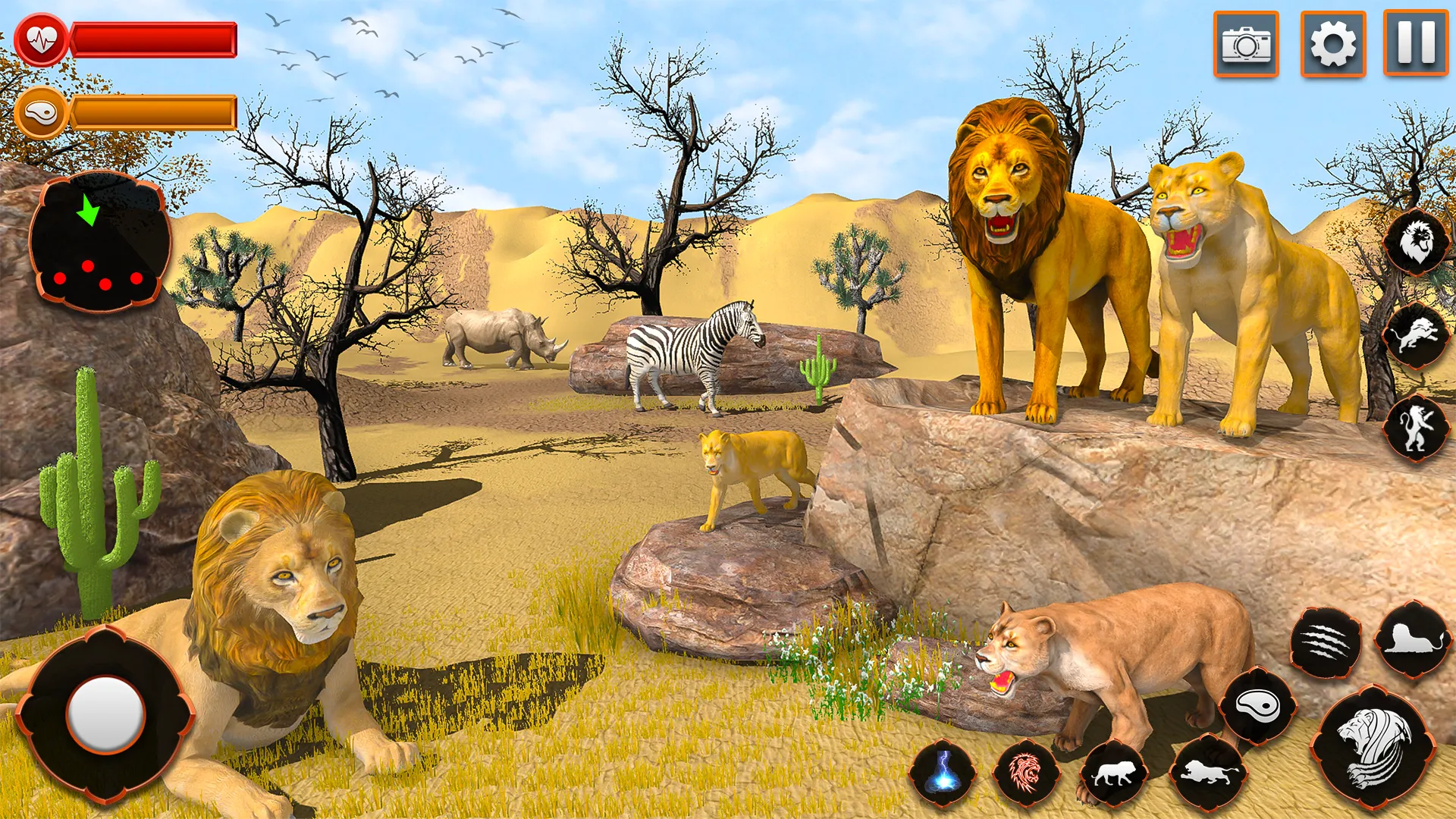Take a screenshot with the camera button
The height and width of the screenshot is (819, 1456).
coord(1246,44)
